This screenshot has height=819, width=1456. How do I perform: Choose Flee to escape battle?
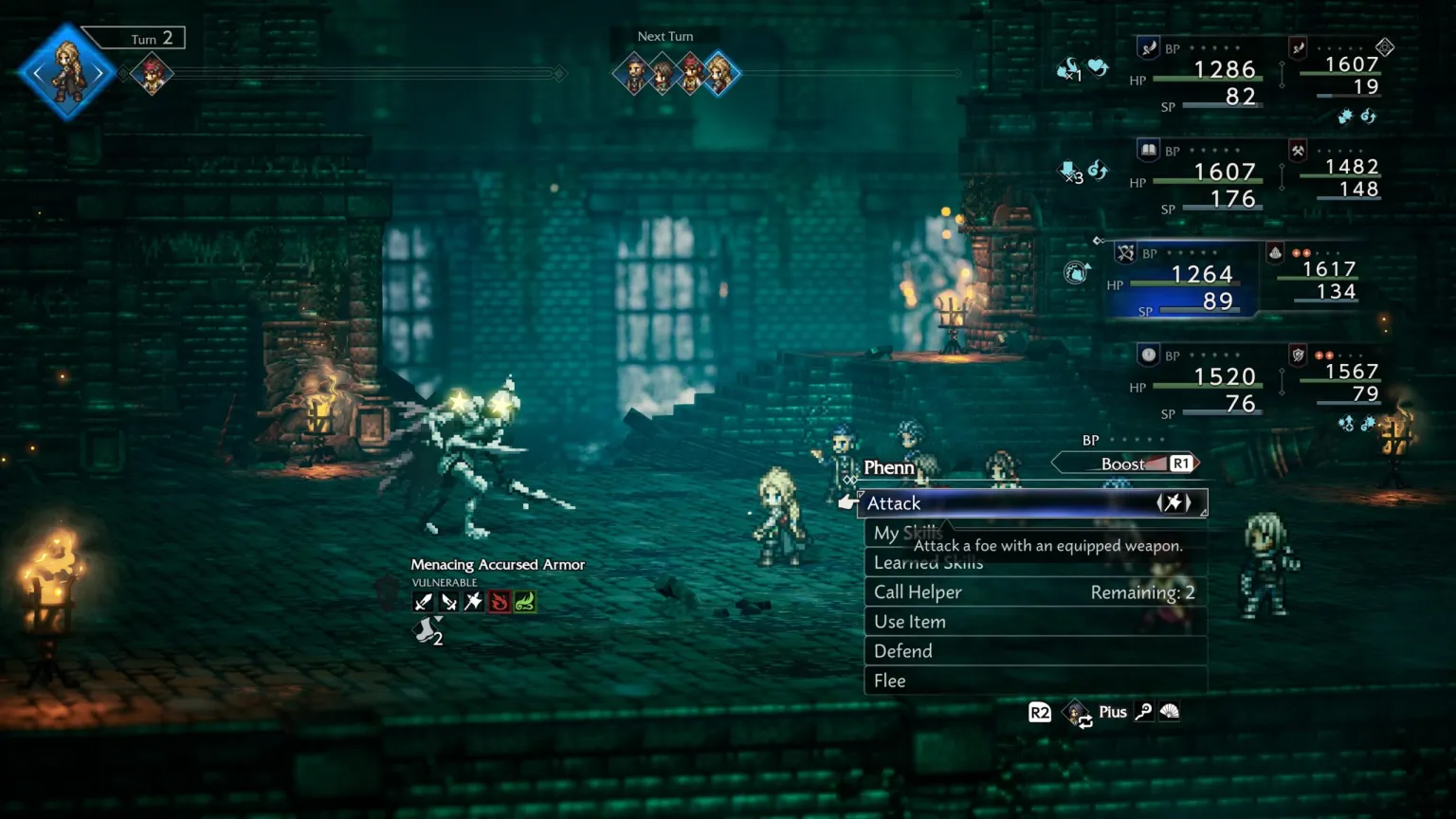pyautogui.click(x=1035, y=681)
